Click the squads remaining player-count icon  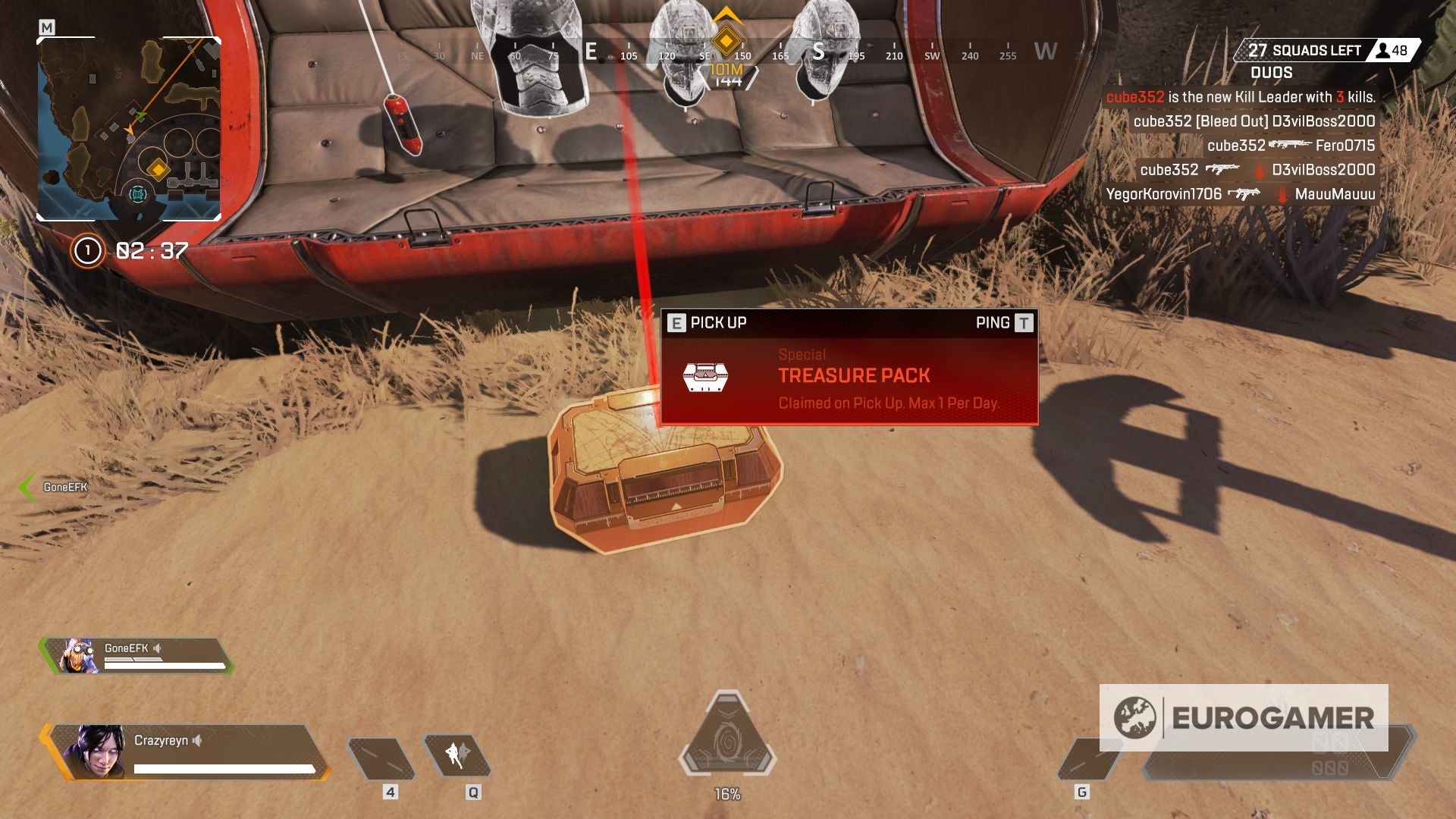point(1385,49)
